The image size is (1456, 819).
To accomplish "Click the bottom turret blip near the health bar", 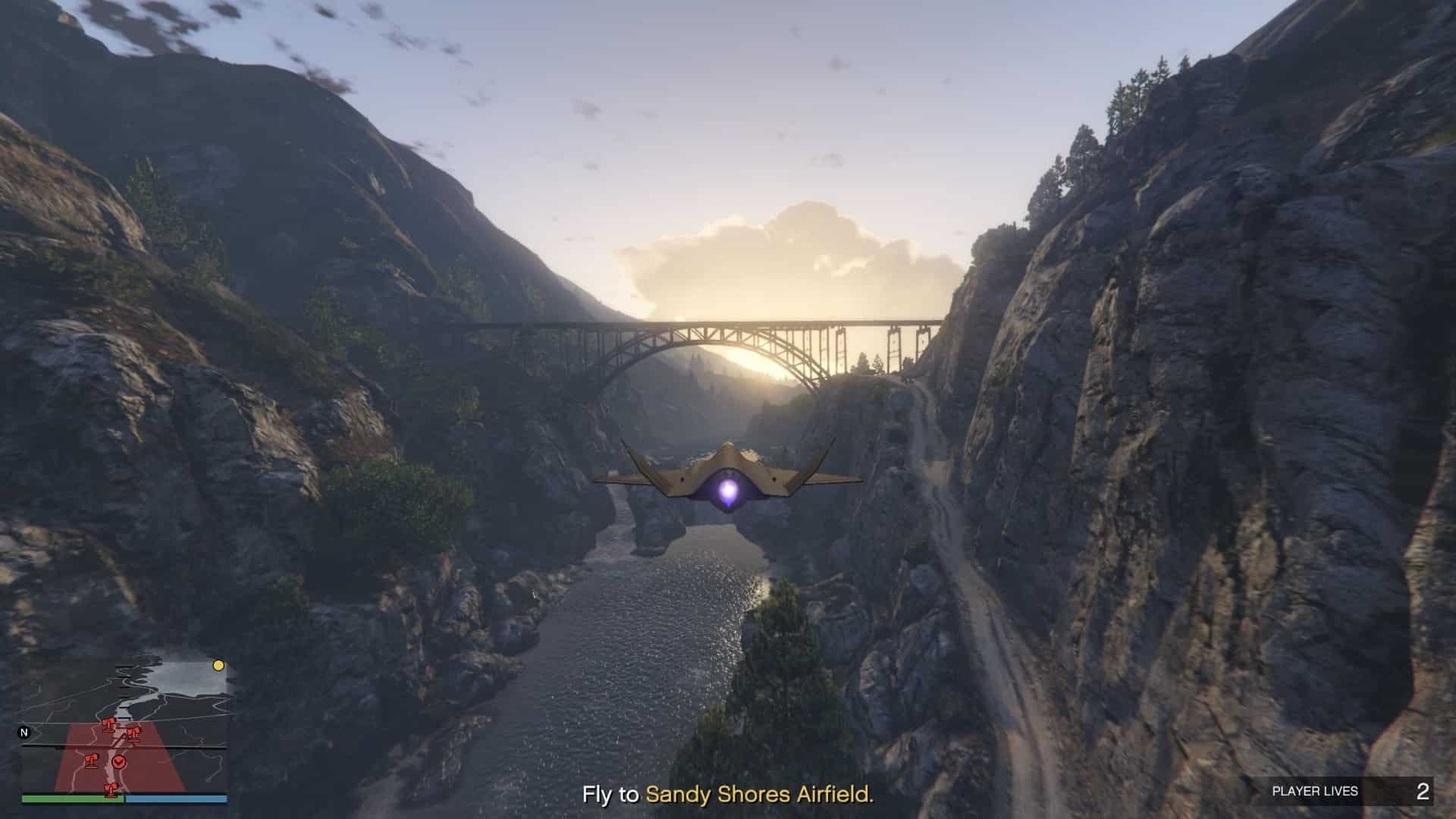I will [x=111, y=789].
